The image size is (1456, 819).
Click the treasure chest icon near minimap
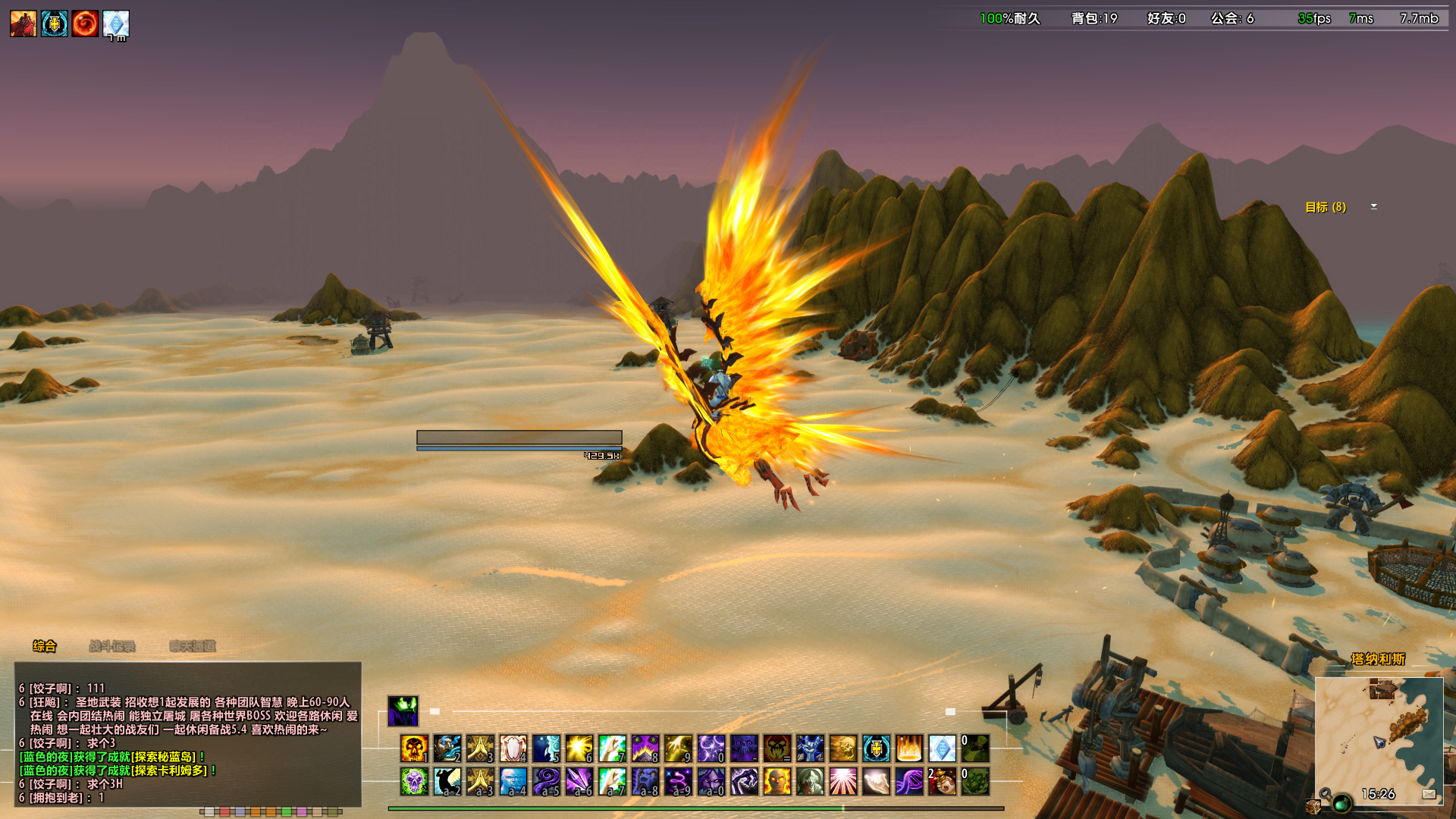1313,807
